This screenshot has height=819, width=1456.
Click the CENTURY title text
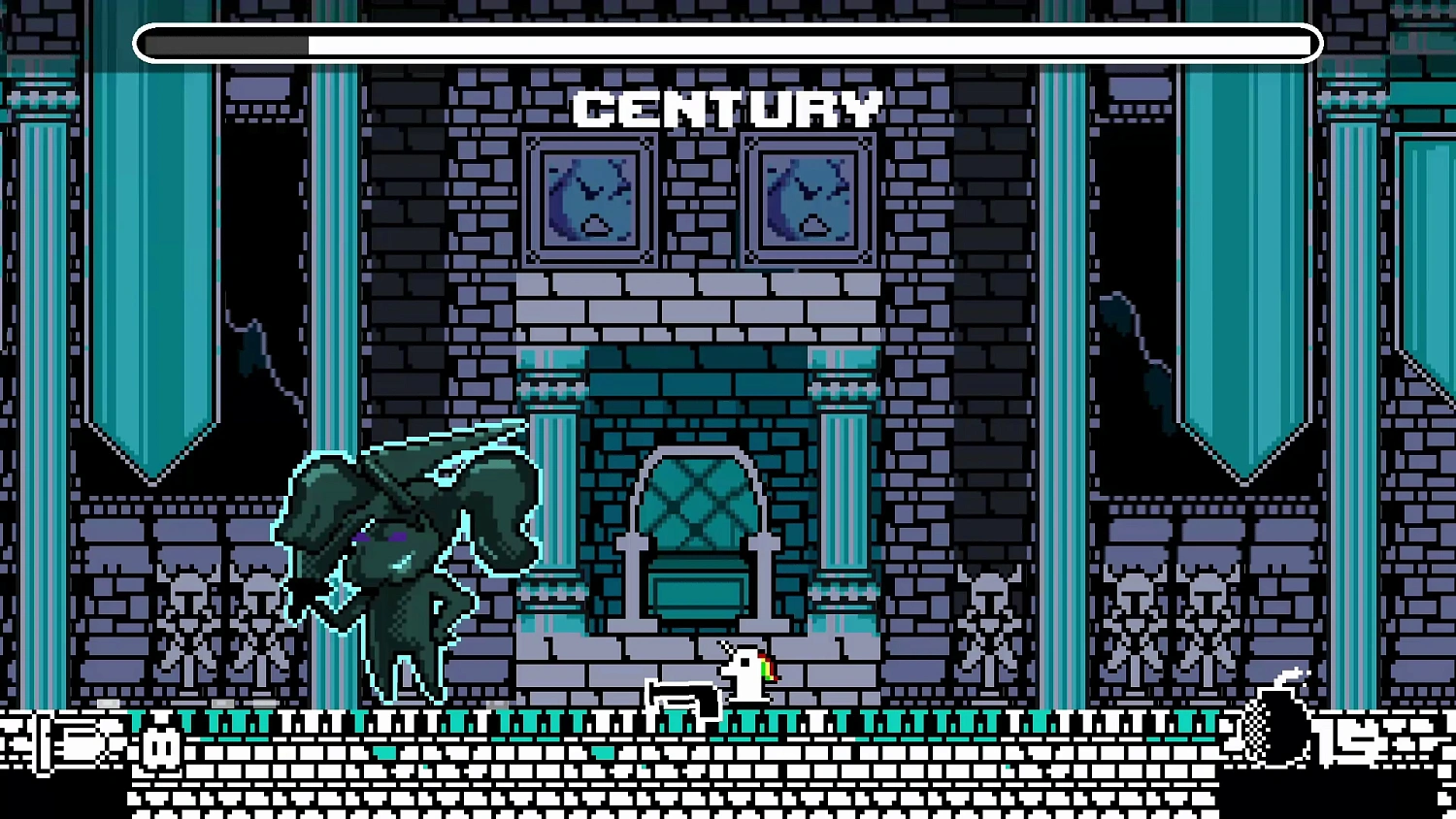tap(726, 107)
